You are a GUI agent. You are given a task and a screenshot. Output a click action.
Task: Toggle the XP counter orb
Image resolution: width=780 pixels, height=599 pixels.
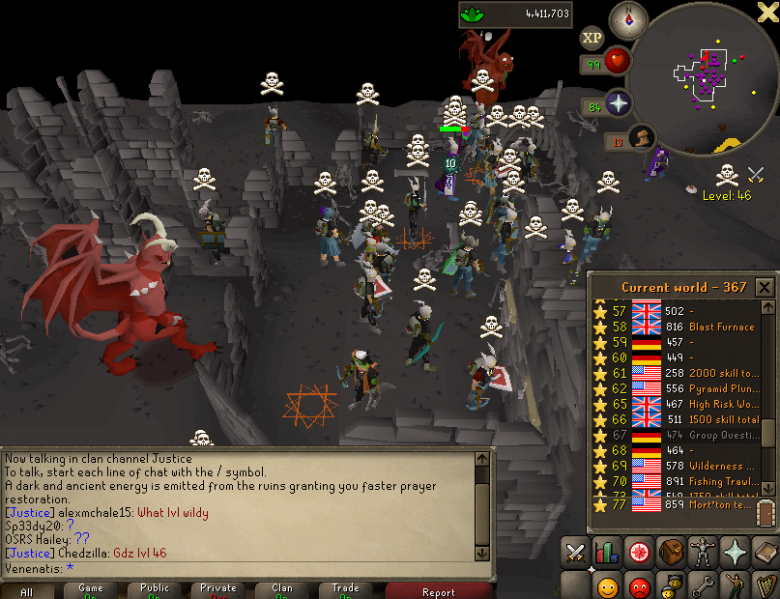pos(592,38)
